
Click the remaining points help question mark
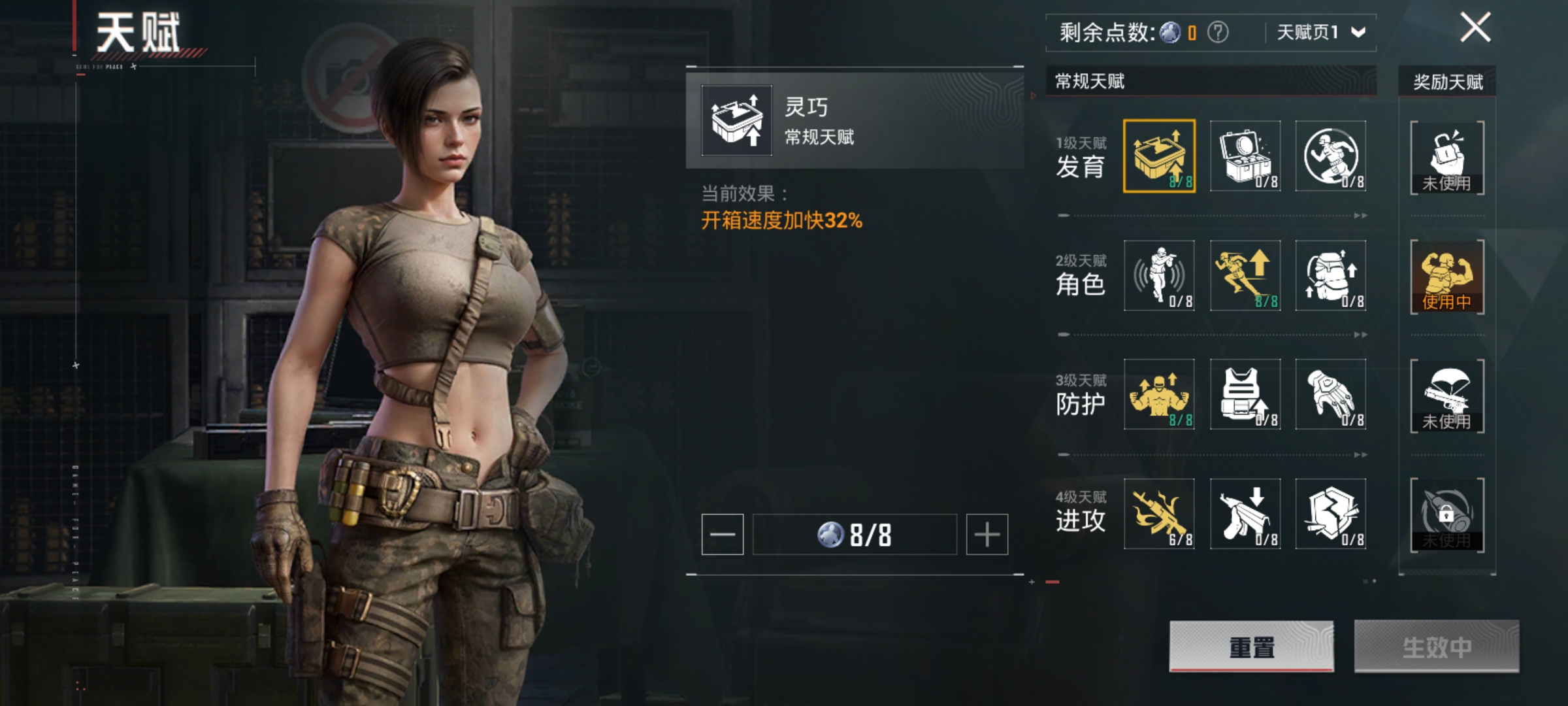pos(1218,32)
